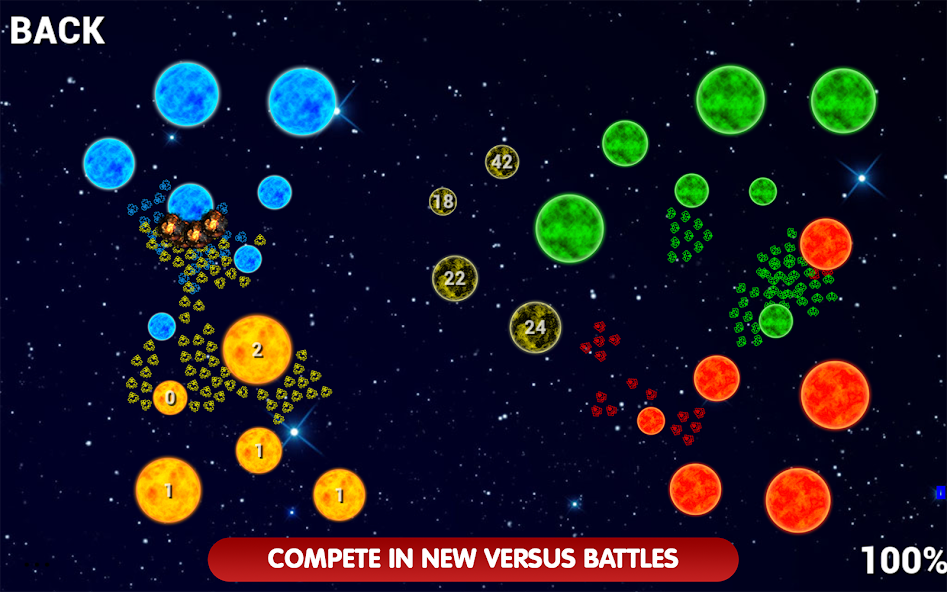The height and width of the screenshot is (592, 947).
Task: Go back using the BACK button
Action: 57,30
